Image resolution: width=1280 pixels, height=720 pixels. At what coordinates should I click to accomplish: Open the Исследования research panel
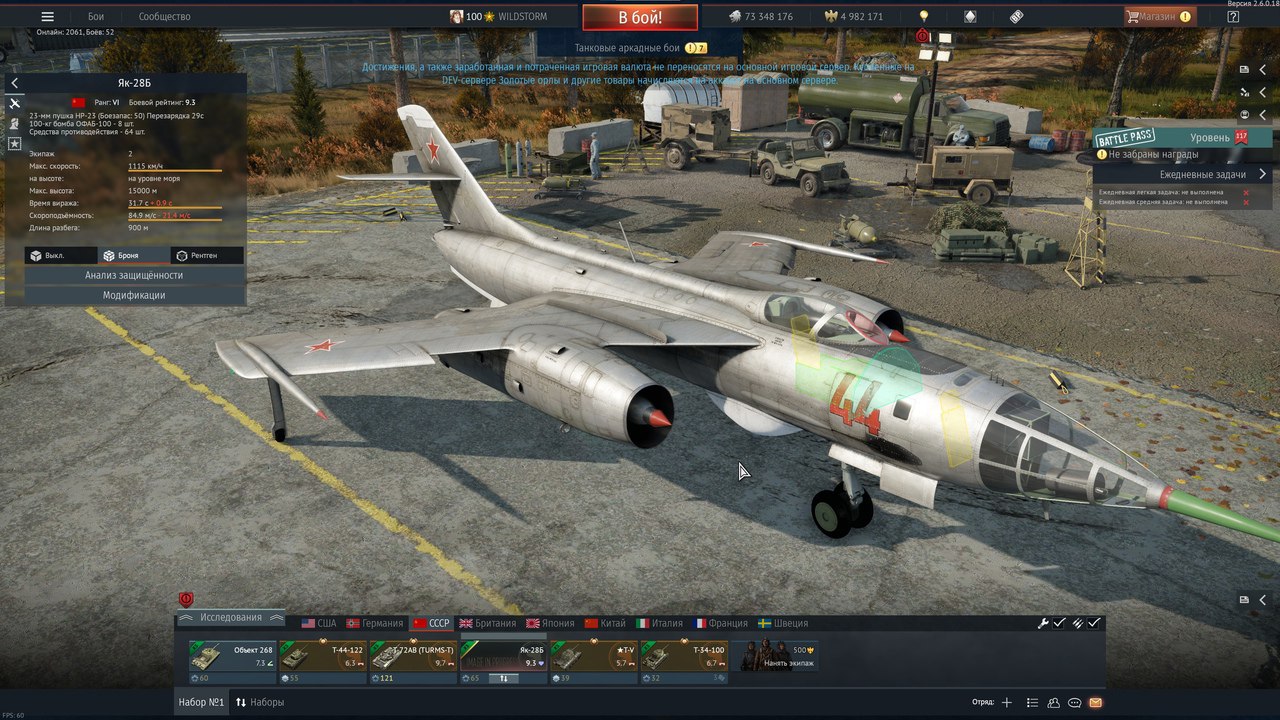point(230,617)
